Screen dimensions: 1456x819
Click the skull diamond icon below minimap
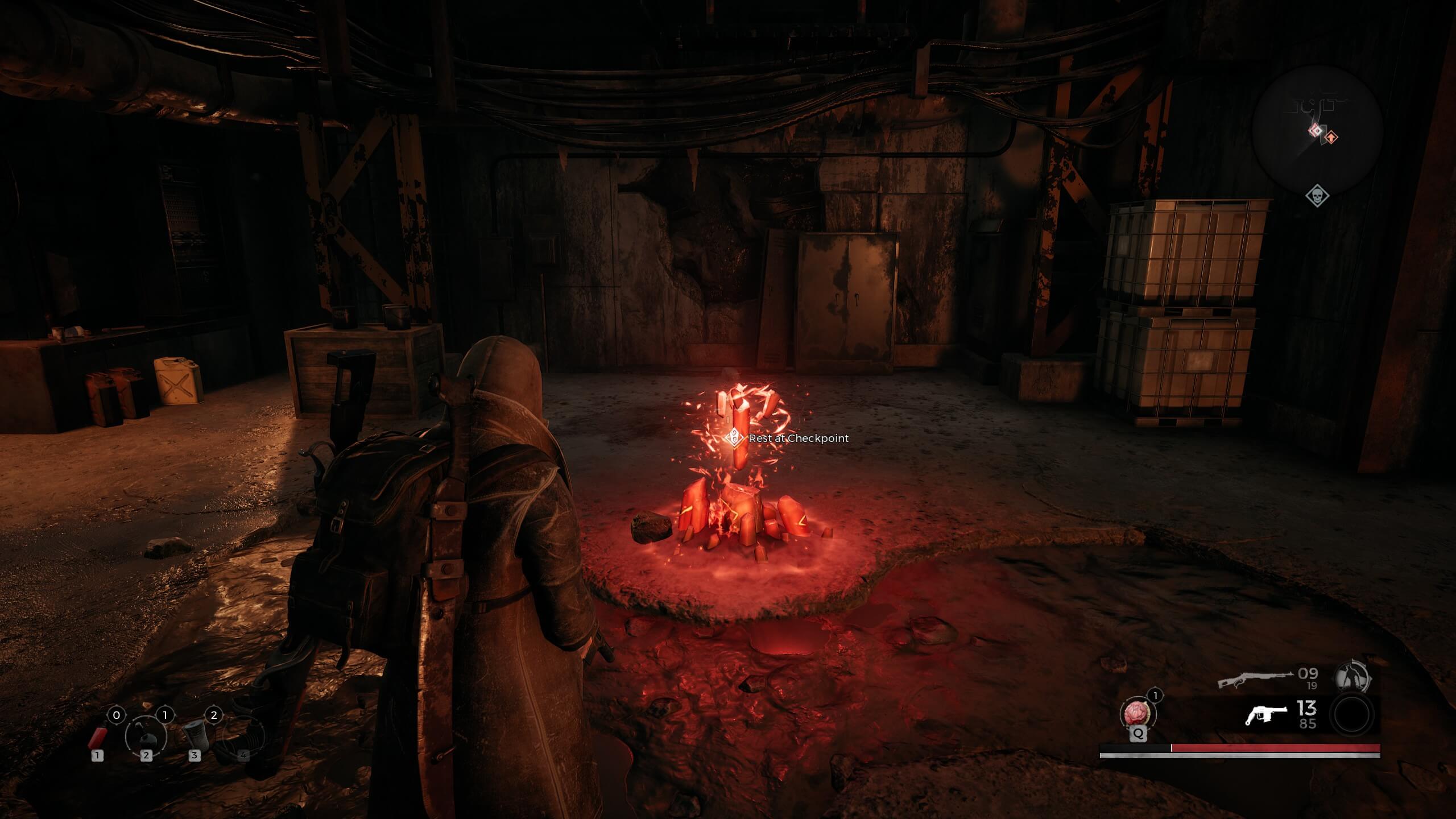[x=1317, y=197]
